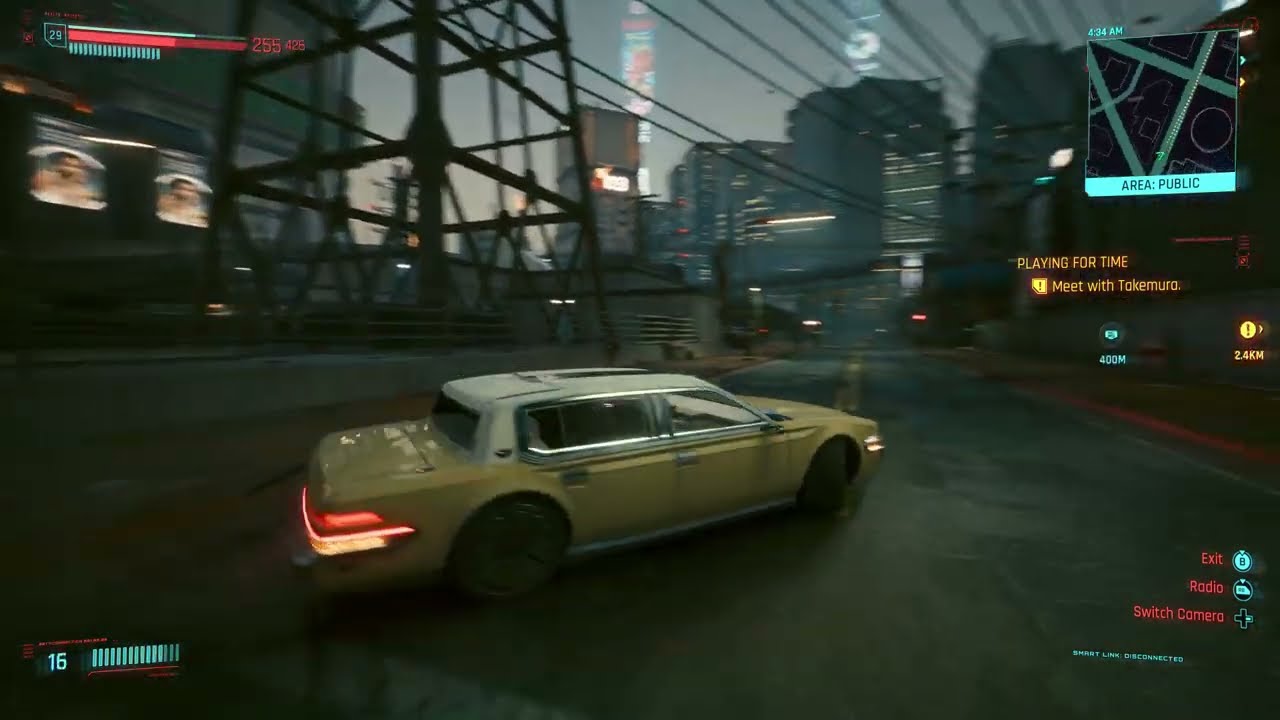Viewport: 1280px width, 720px height.
Task: Click the AREA: PUBLIC label
Action: 1160,184
